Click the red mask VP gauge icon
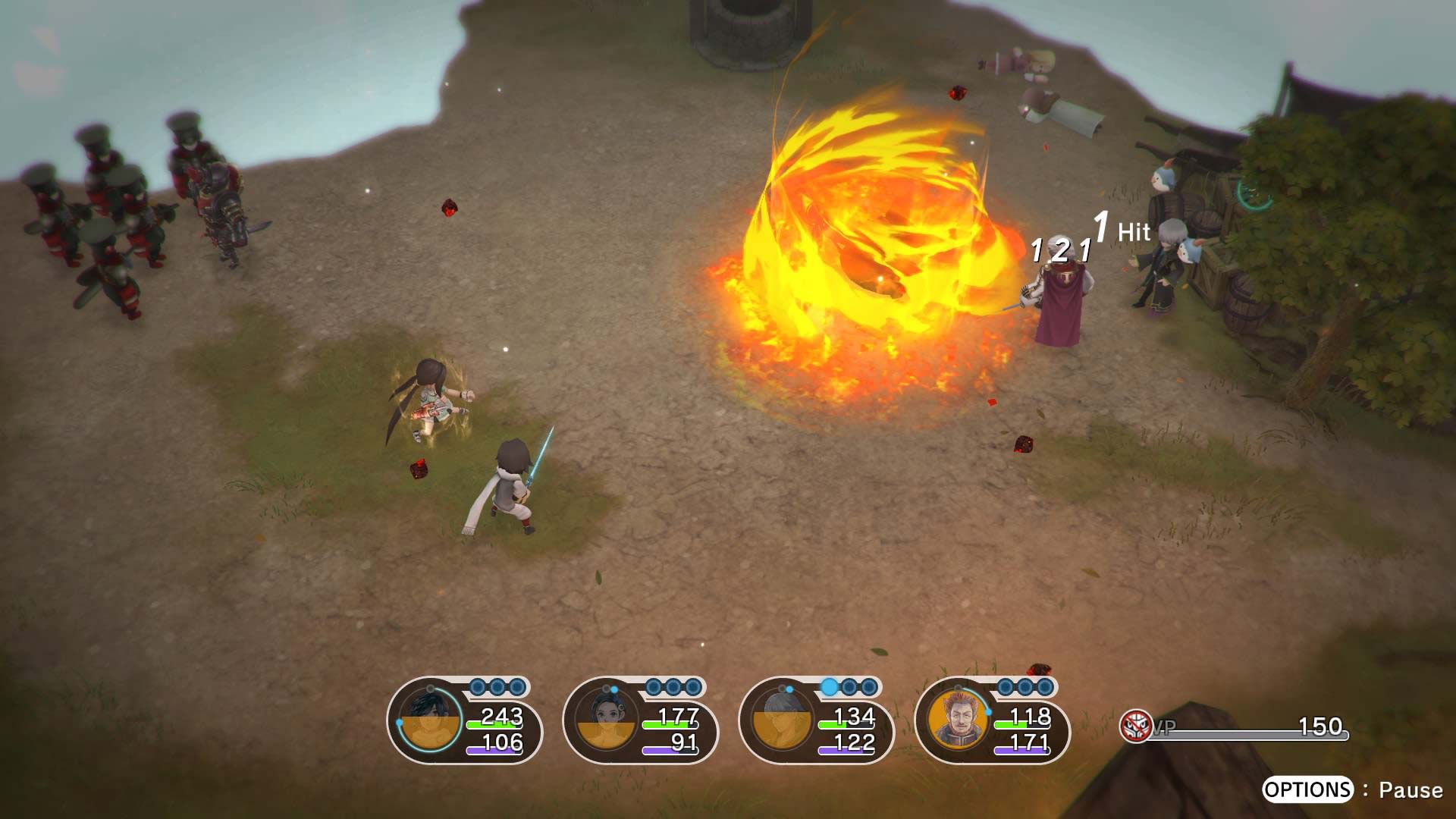This screenshot has width=1456, height=819. pos(1135,726)
